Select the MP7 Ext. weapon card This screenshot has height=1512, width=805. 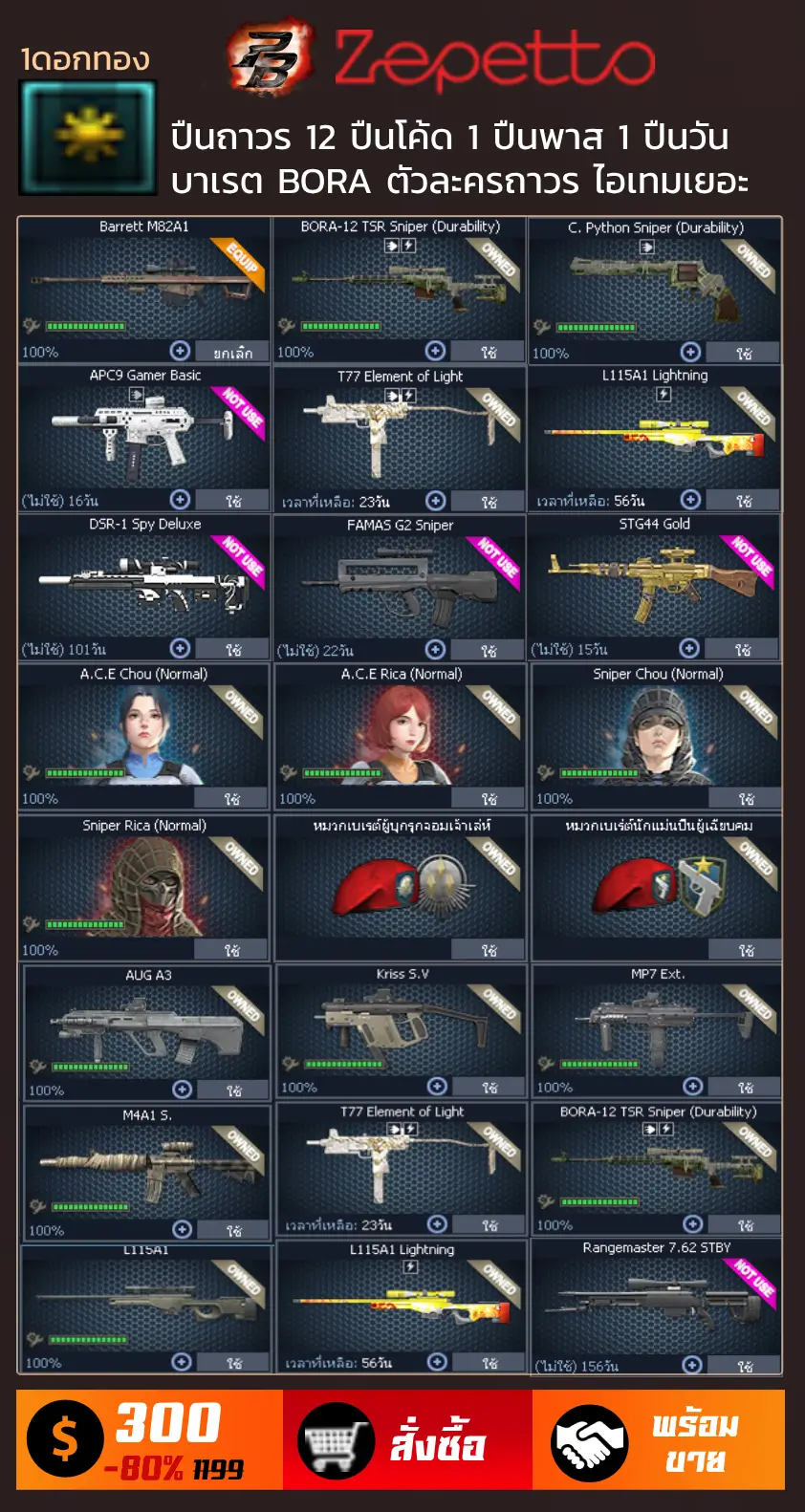[657, 1025]
